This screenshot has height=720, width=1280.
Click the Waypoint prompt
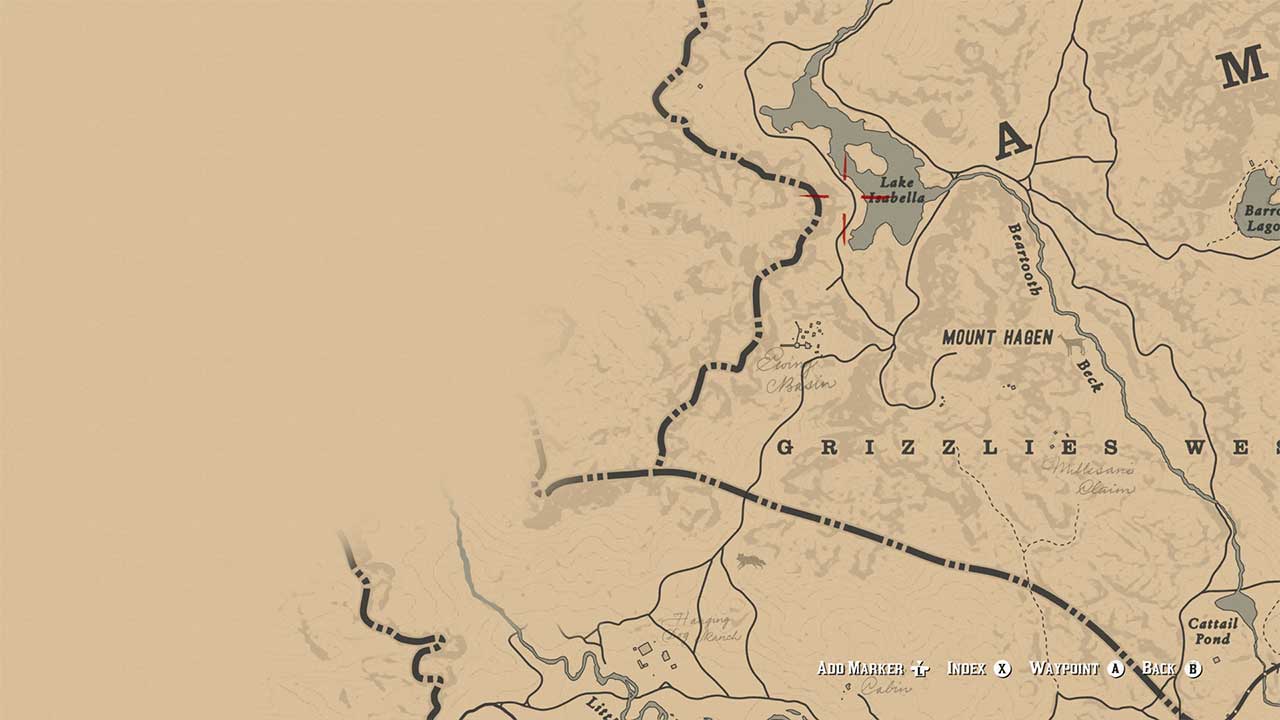pyautogui.click(x=1064, y=669)
